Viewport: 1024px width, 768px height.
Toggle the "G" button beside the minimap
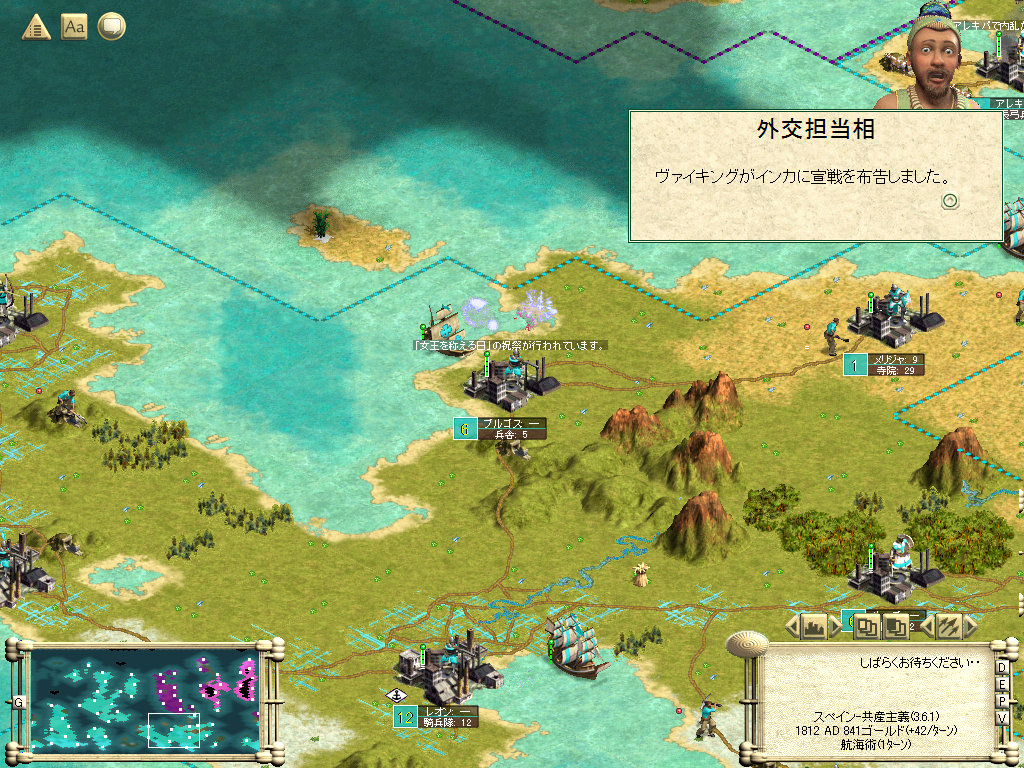[x=18, y=703]
